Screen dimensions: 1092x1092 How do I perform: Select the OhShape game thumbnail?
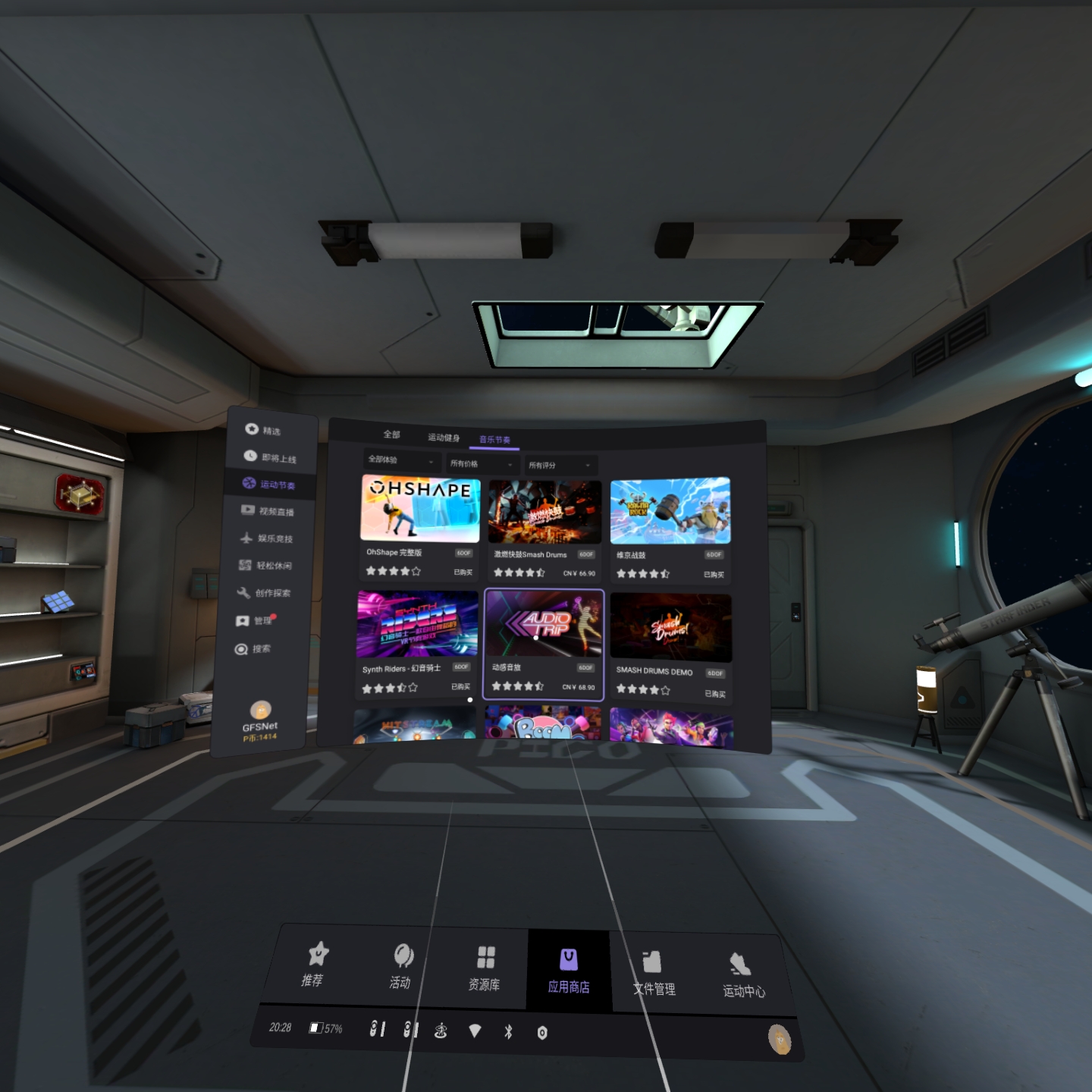point(420,508)
